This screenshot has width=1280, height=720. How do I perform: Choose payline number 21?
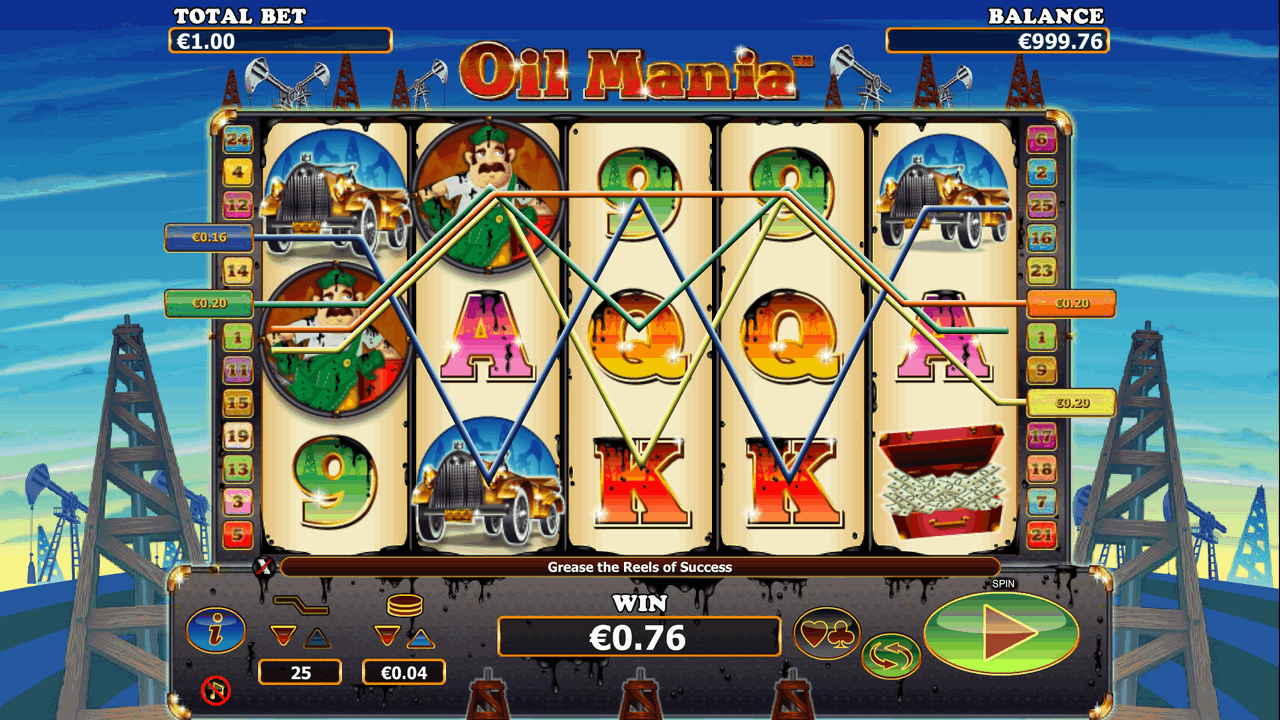1041,534
